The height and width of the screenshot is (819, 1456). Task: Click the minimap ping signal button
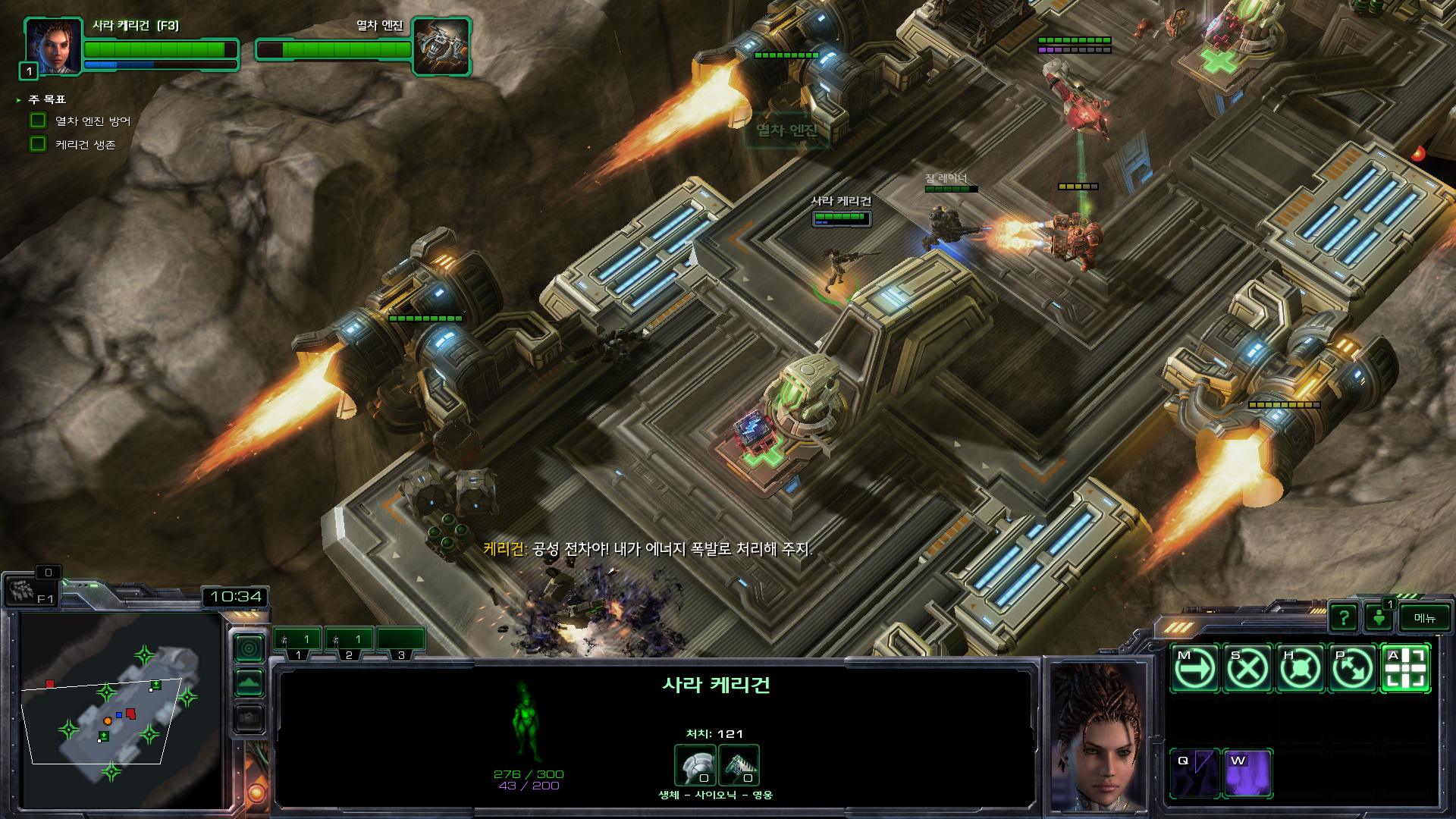point(249,648)
